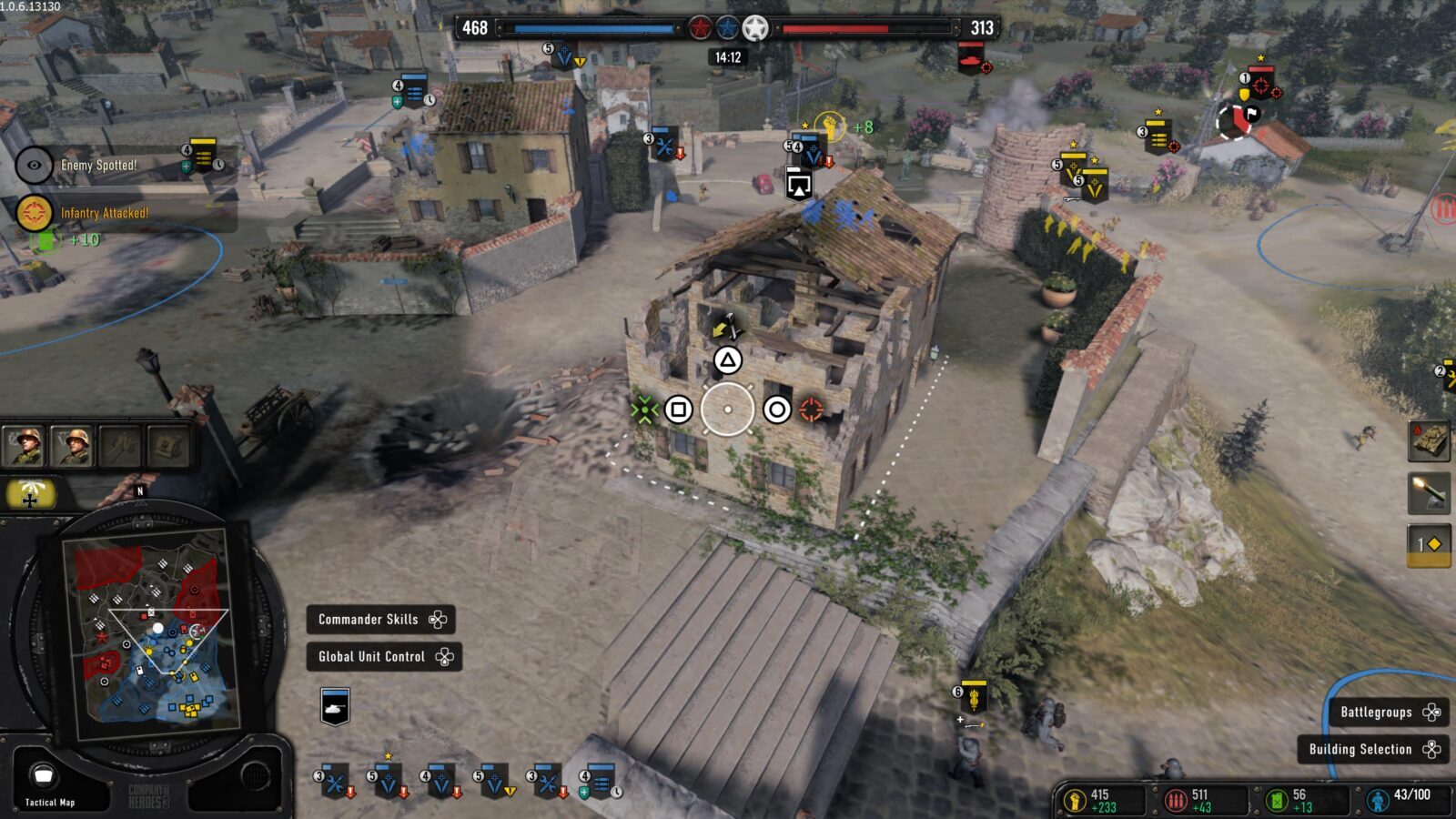Click the battlegroup point counter button

coord(1429,544)
